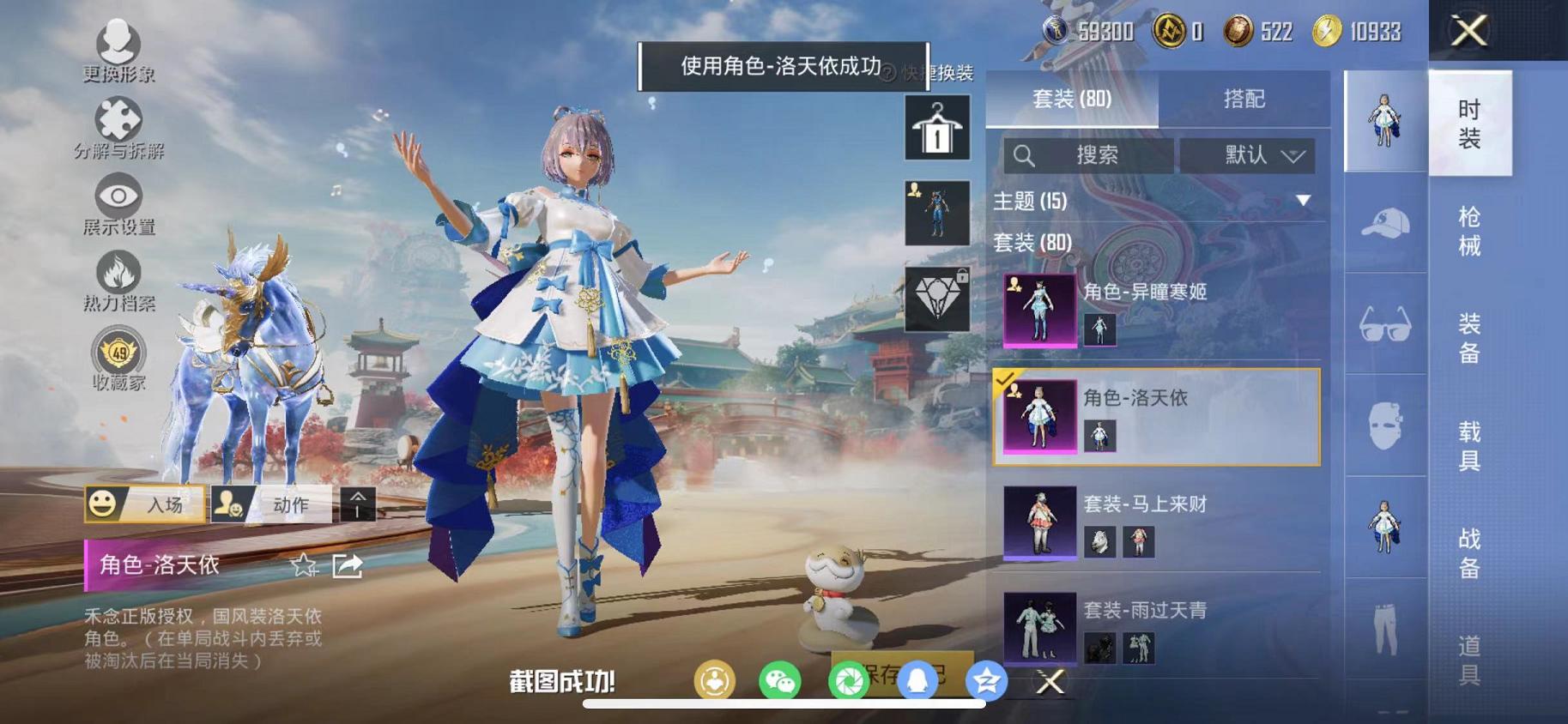
Task: Open the level 49 收藏家 collector badge
Action: [x=118, y=353]
